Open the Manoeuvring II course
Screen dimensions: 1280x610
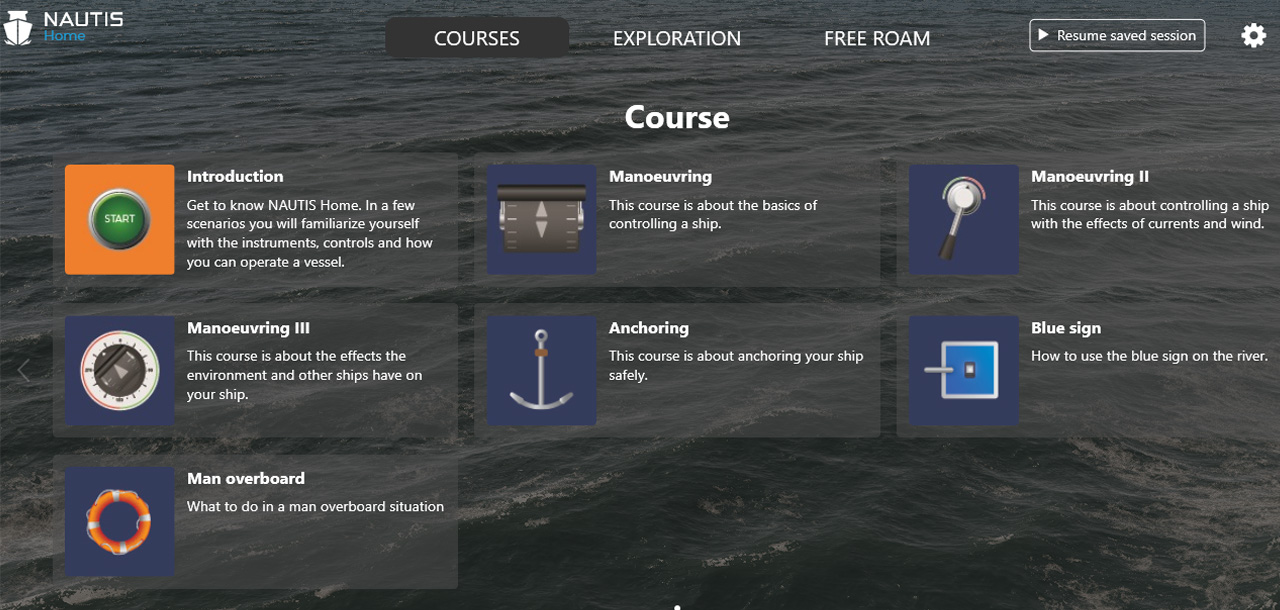964,219
